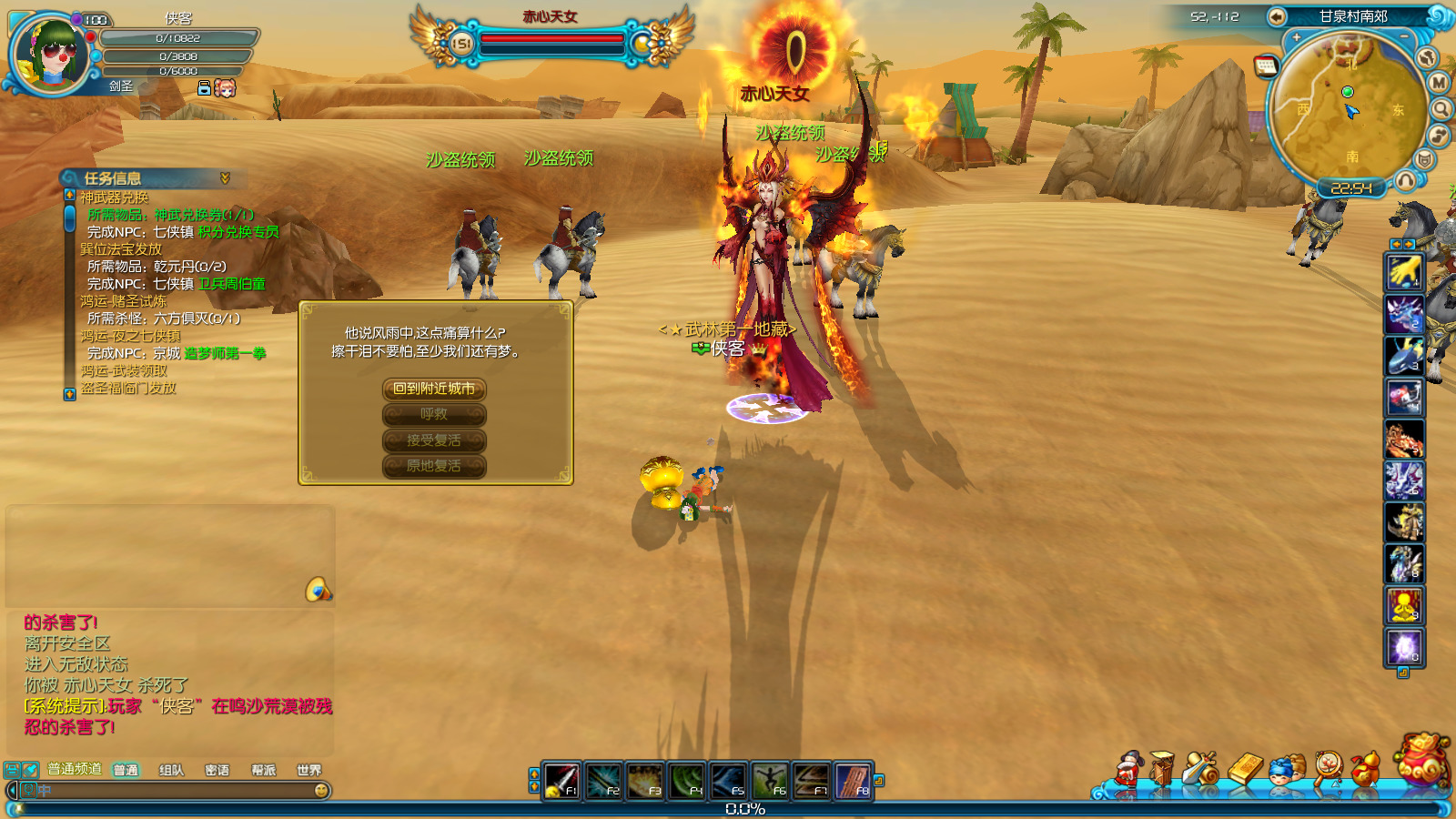Click the headphones icon below the minimap
The height and width of the screenshot is (819, 1456).
point(1406,180)
